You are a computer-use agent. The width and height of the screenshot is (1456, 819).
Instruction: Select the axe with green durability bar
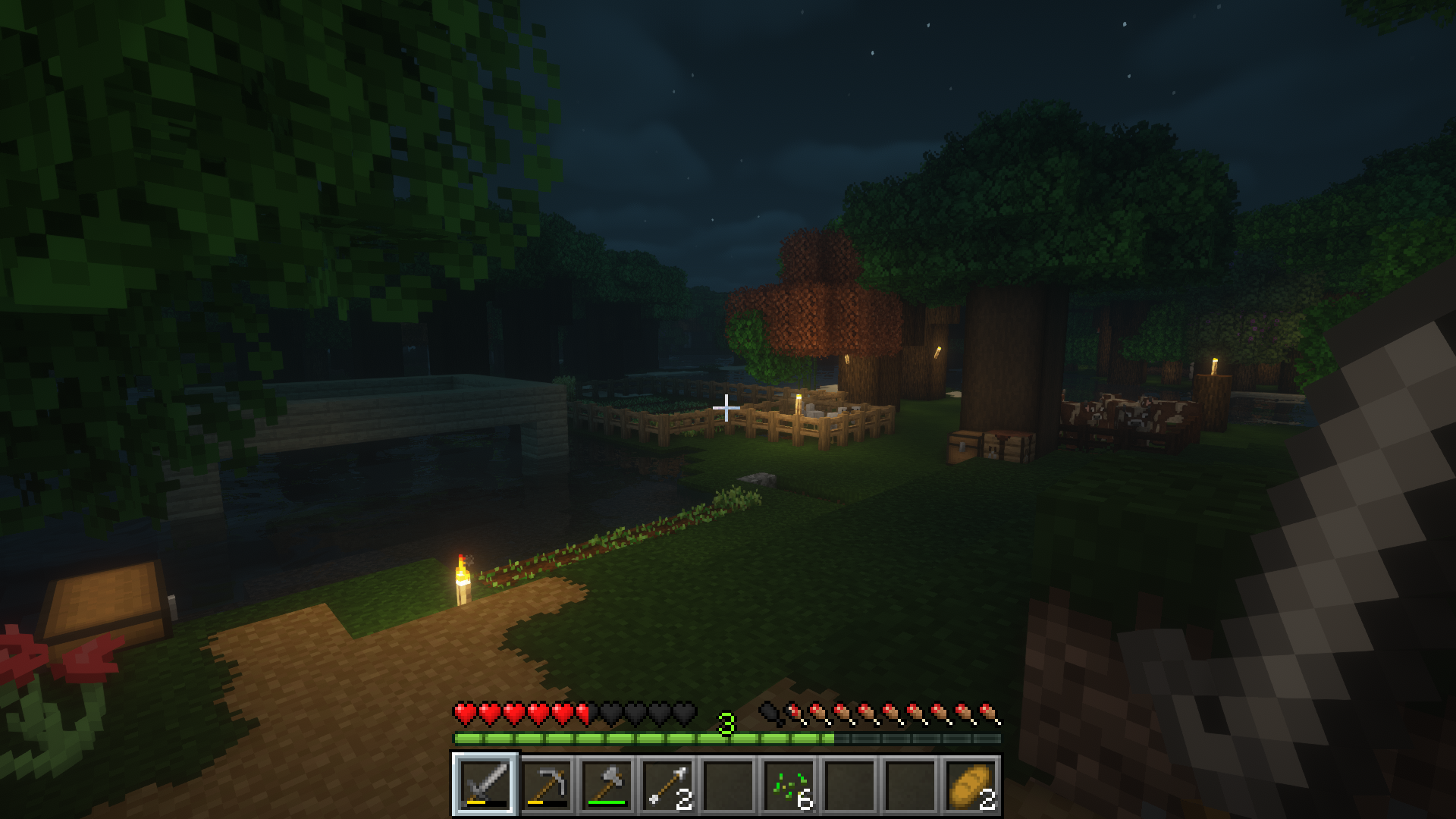tap(607, 787)
